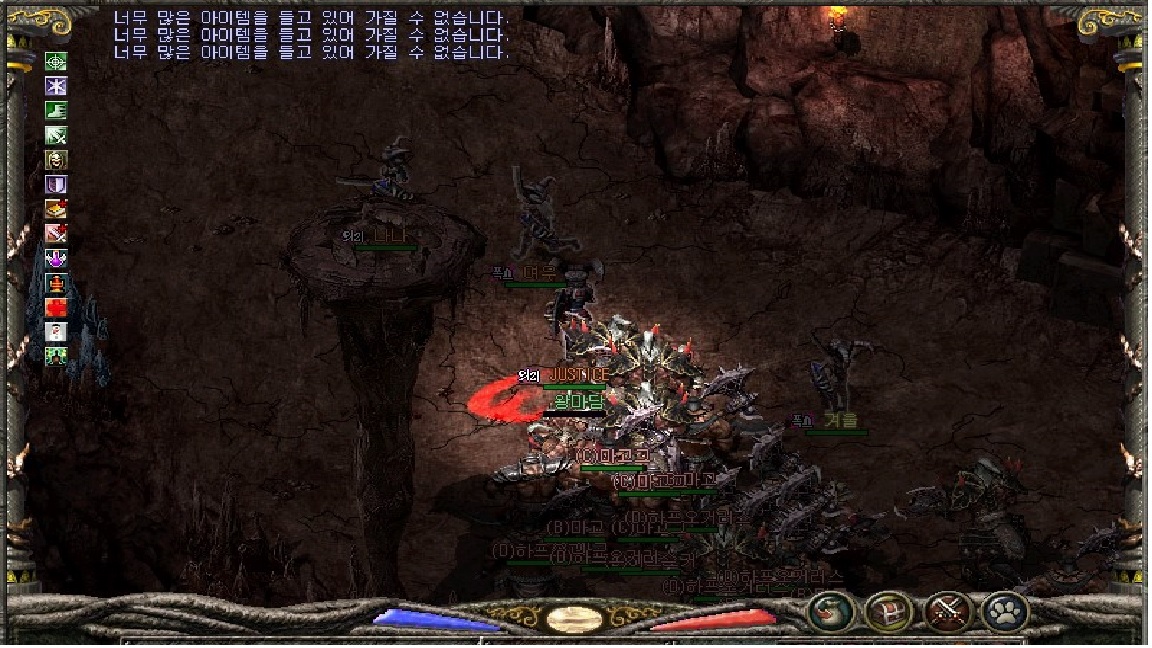The width and height of the screenshot is (1152, 648).
Task: Select the skull status icon
Action: [x=56, y=160]
